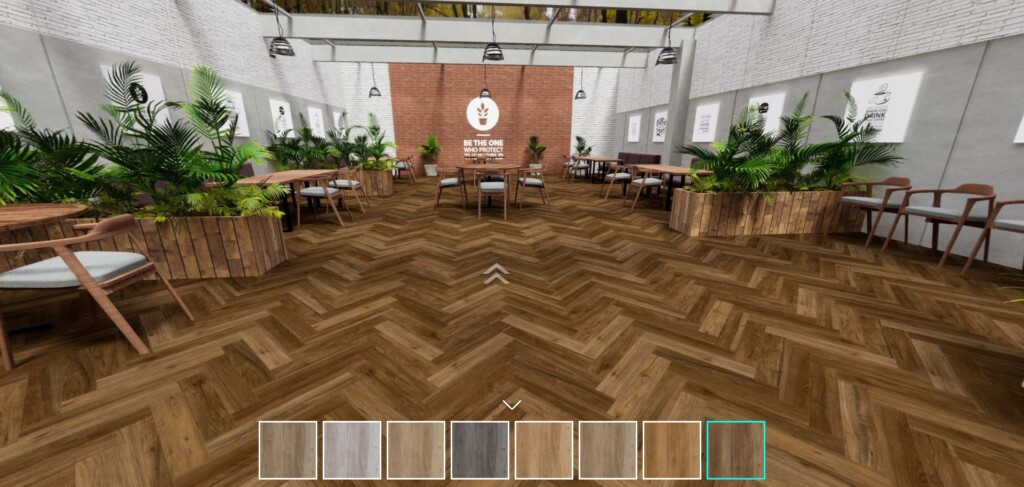
Task: Choose the pale whitish-gray wood floor swatch
Action: coord(352,450)
